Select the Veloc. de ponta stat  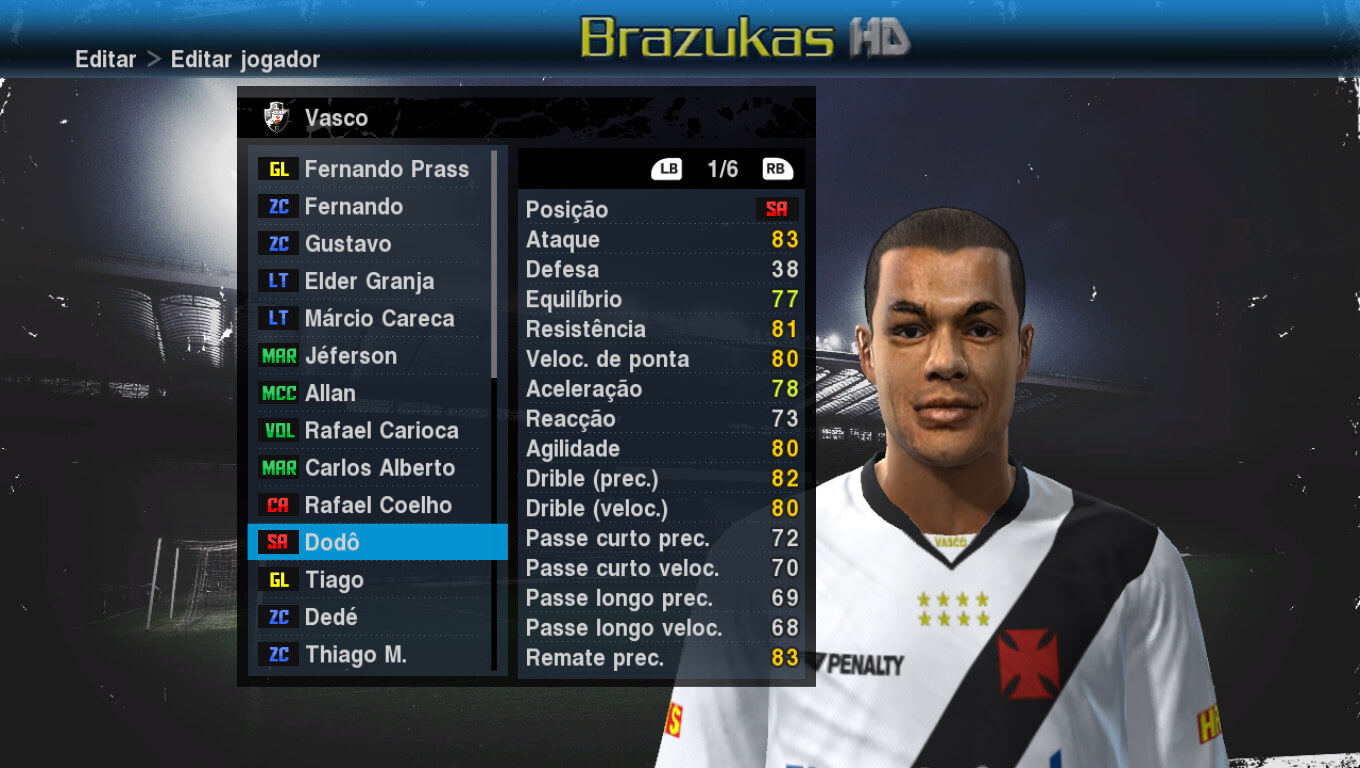coord(661,359)
